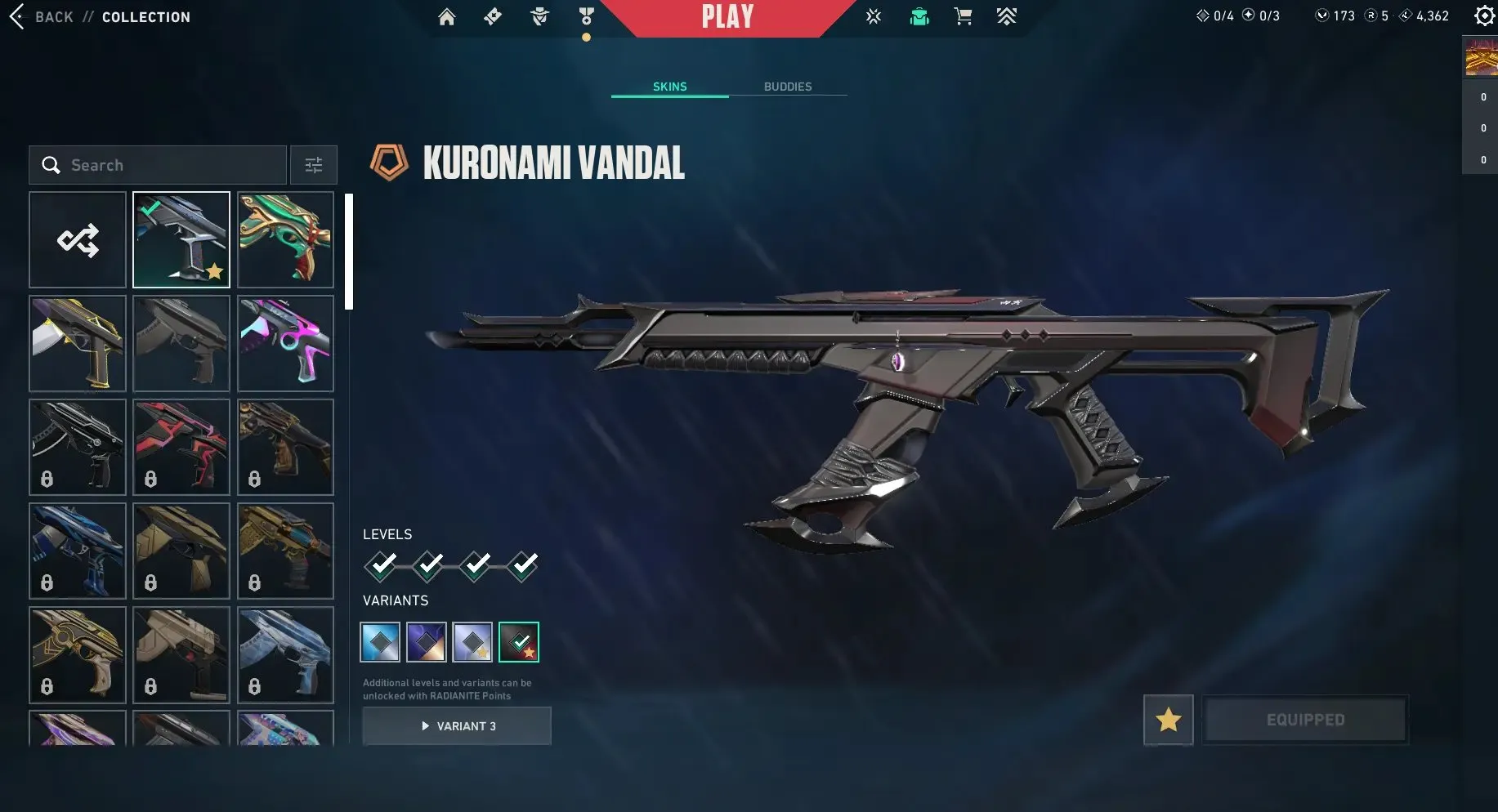Expand the Variant 3 preview control
The width and height of the screenshot is (1498, 812).
click(457, 725)
